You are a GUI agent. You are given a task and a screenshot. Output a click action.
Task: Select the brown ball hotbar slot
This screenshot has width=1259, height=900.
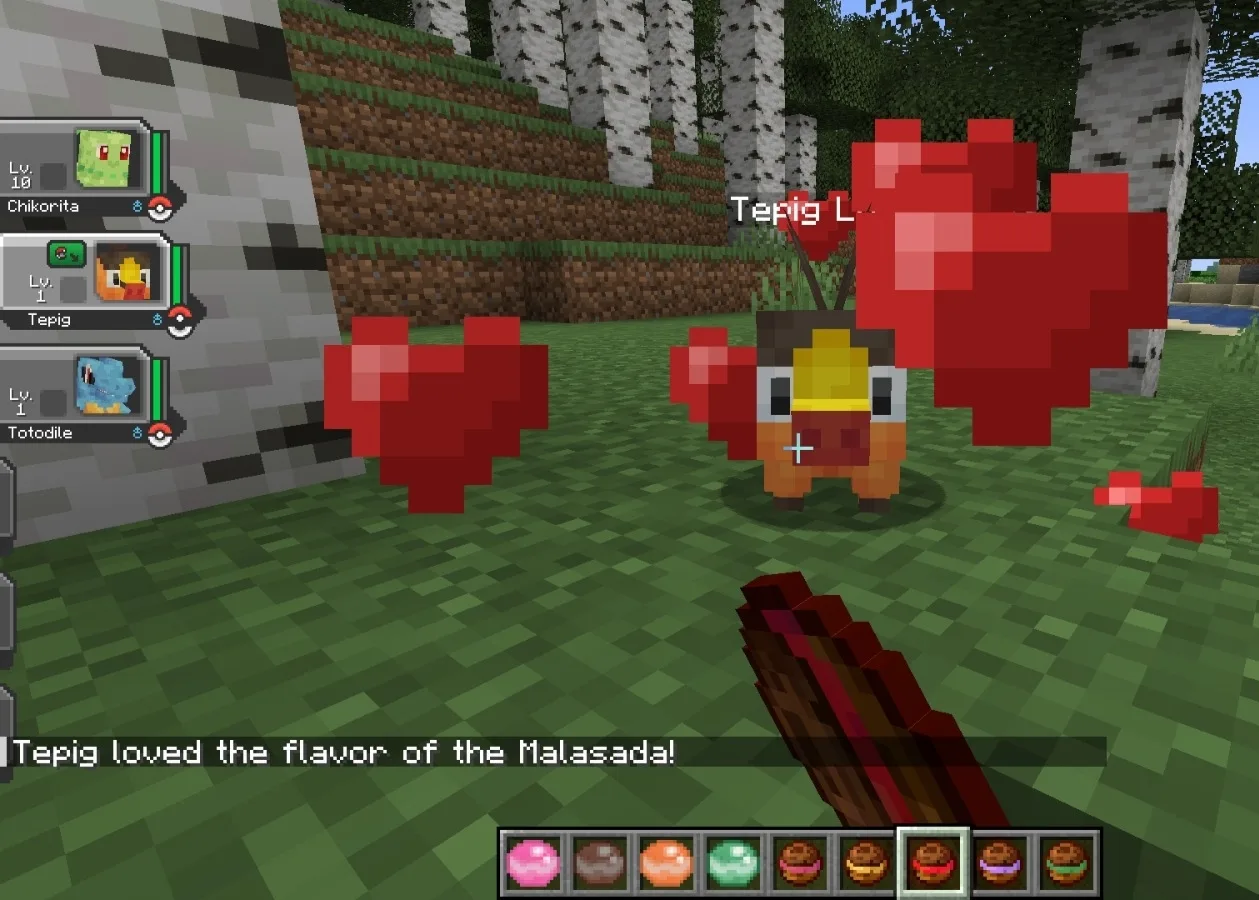pos(599,862)
